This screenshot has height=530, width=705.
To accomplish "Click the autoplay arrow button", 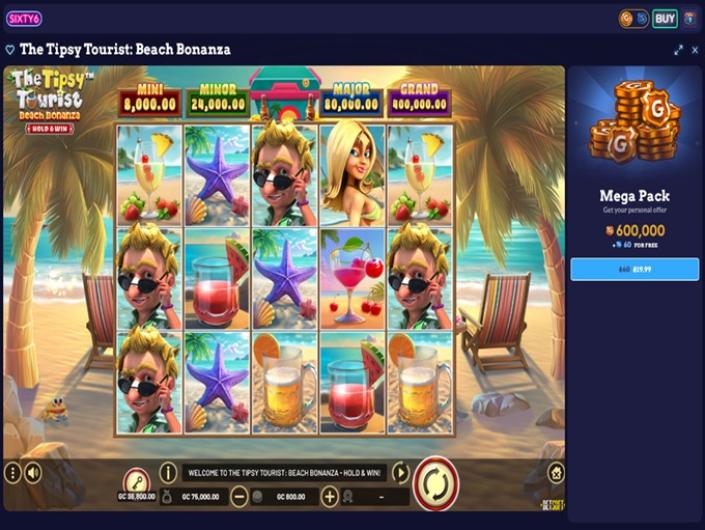I will pyautogui.click(x=400, y=472).
